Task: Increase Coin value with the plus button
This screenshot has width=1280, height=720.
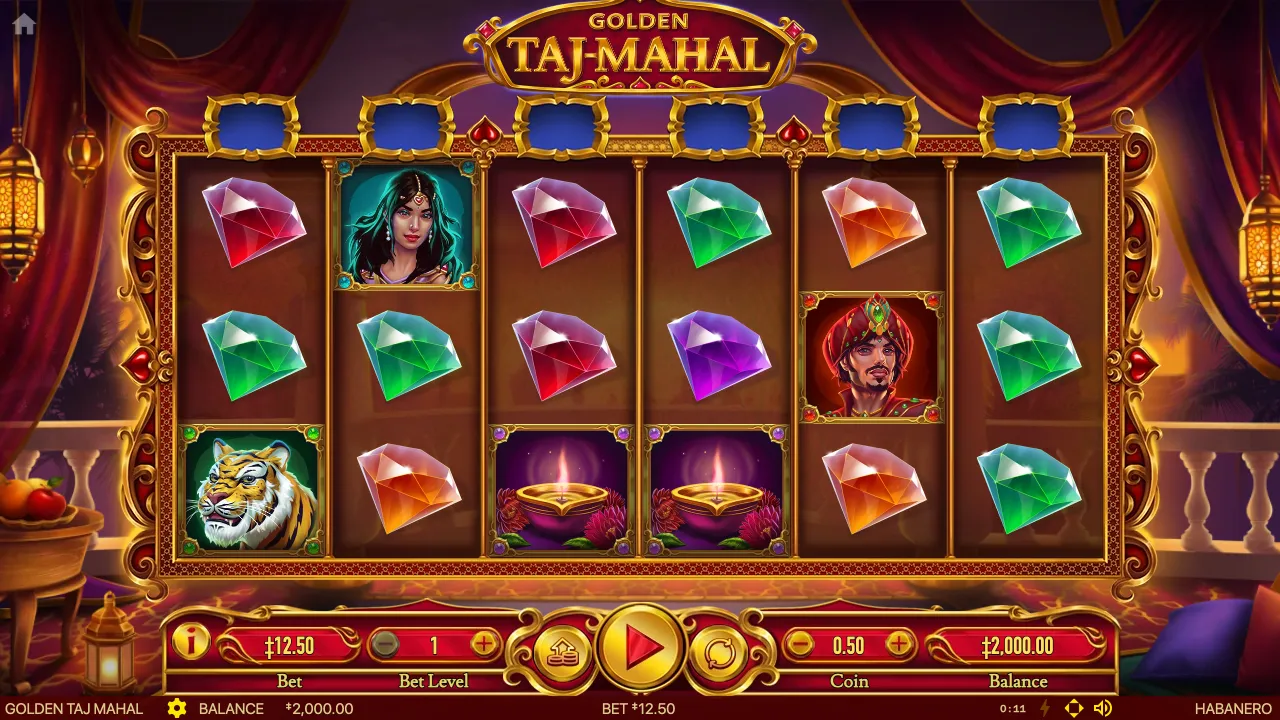Action: pos(900,646)
